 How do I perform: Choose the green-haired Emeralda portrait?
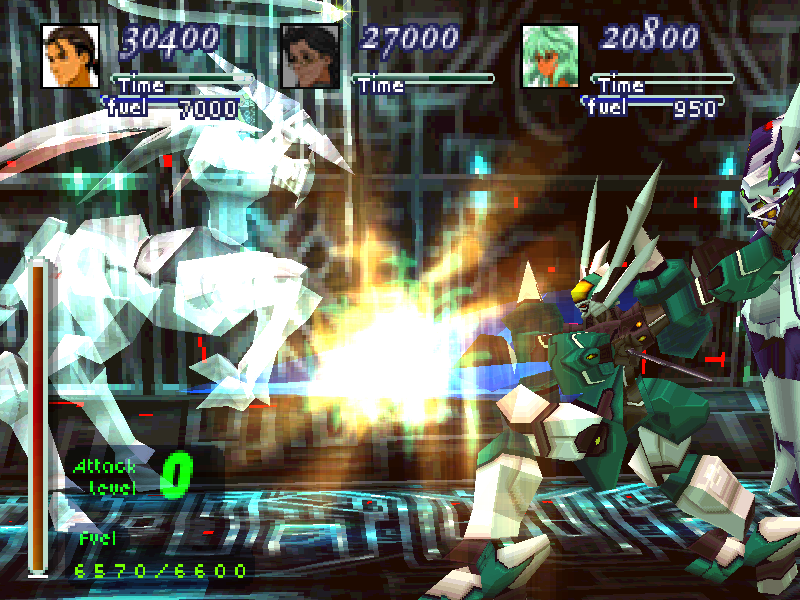pos(551,57)
